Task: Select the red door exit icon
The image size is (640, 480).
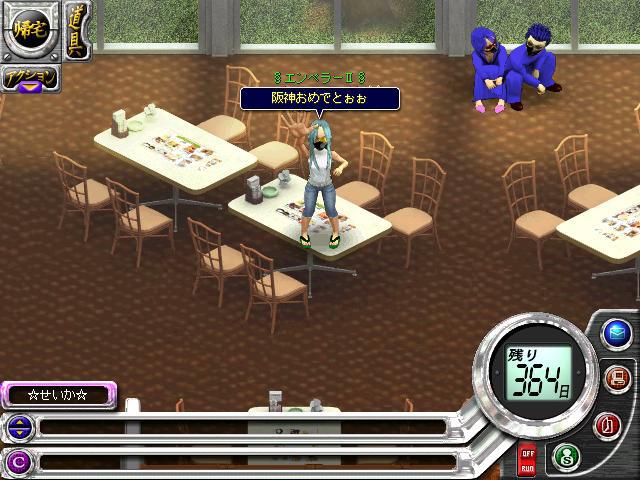Action: [607, 425]
